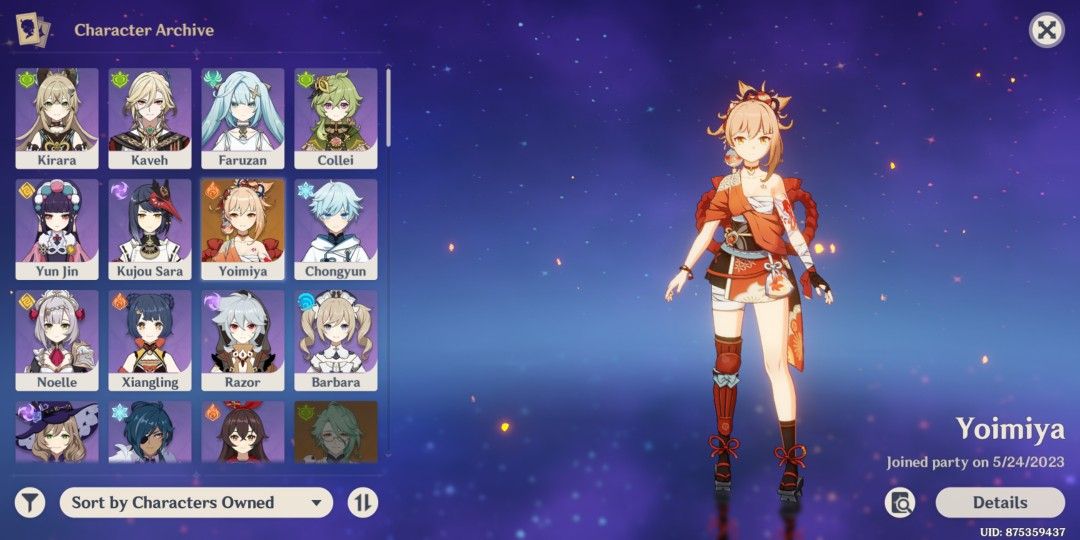1080x540 pixels.
Task: Select Yun Jin's portrait
Action: pyautogui.click(x=57, y=229)
